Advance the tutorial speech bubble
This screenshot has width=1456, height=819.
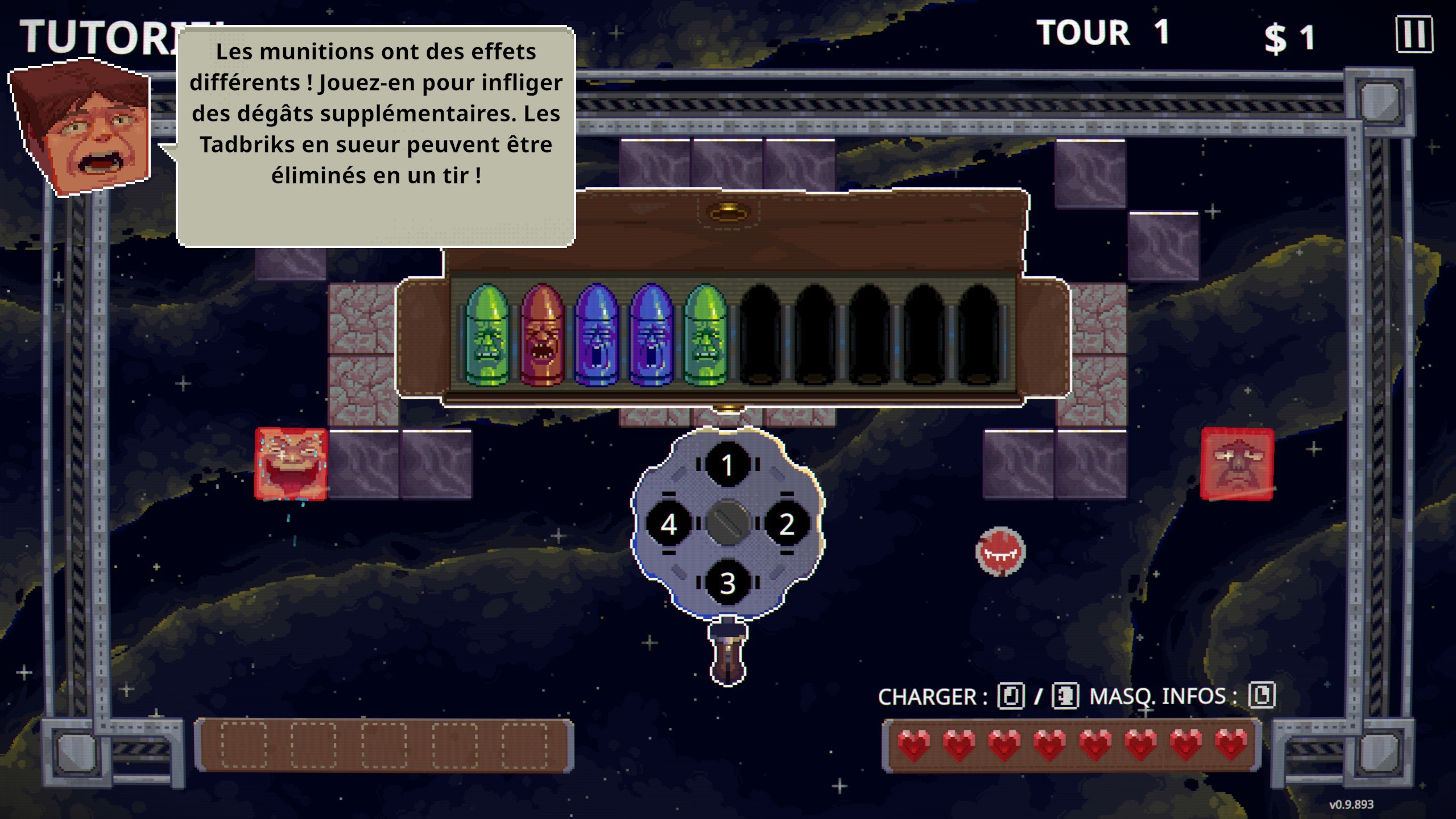click(x=376, y=136)
